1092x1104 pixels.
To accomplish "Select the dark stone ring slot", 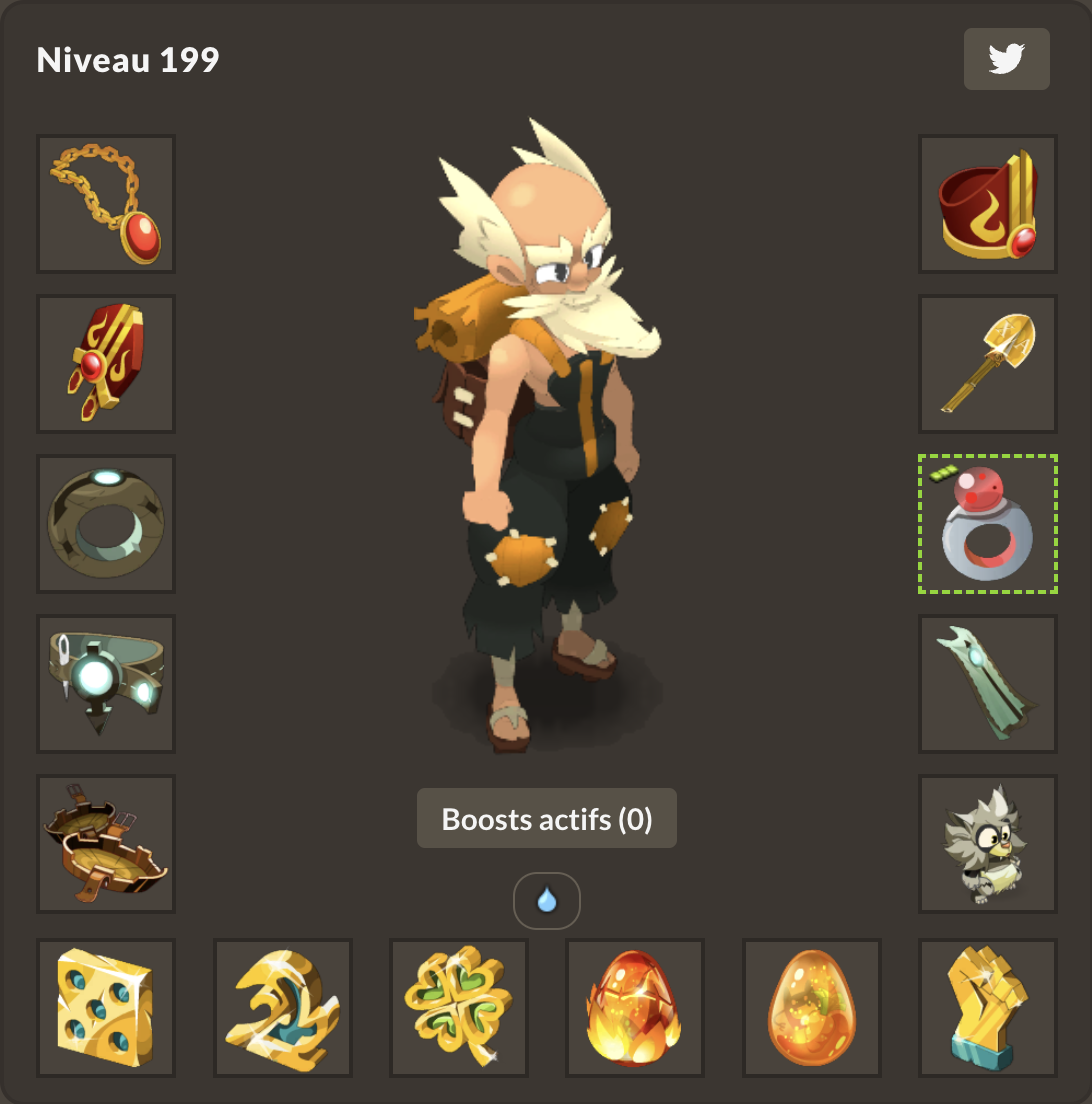I will 106,524.
